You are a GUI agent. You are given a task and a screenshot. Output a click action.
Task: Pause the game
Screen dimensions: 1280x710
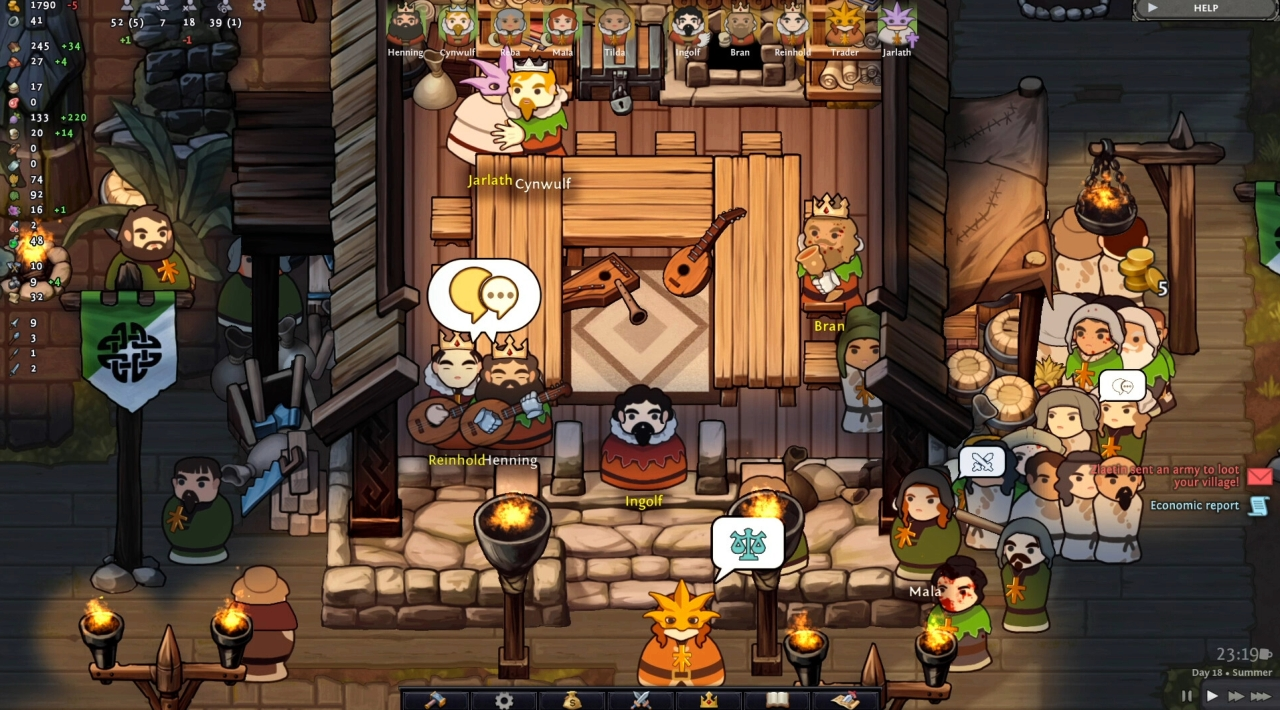(1187, 696)
